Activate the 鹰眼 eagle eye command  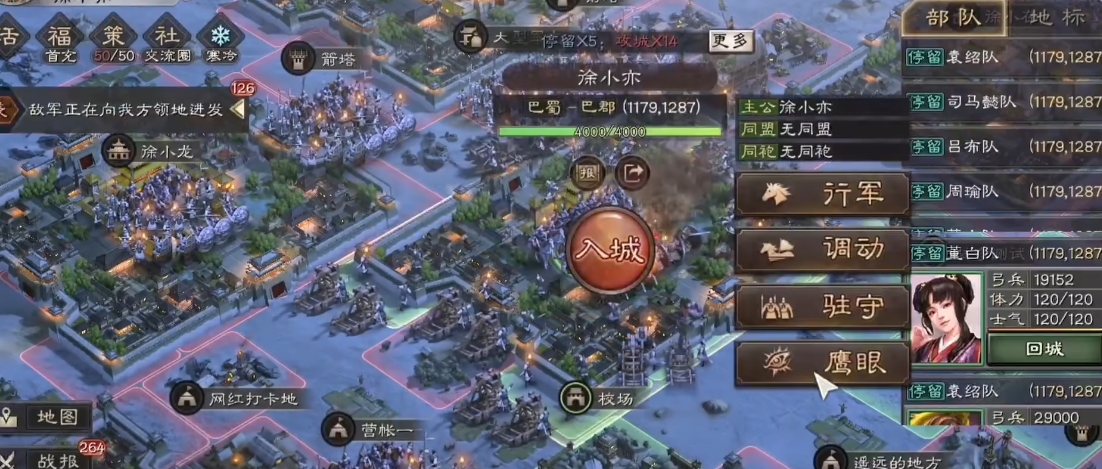823,363
